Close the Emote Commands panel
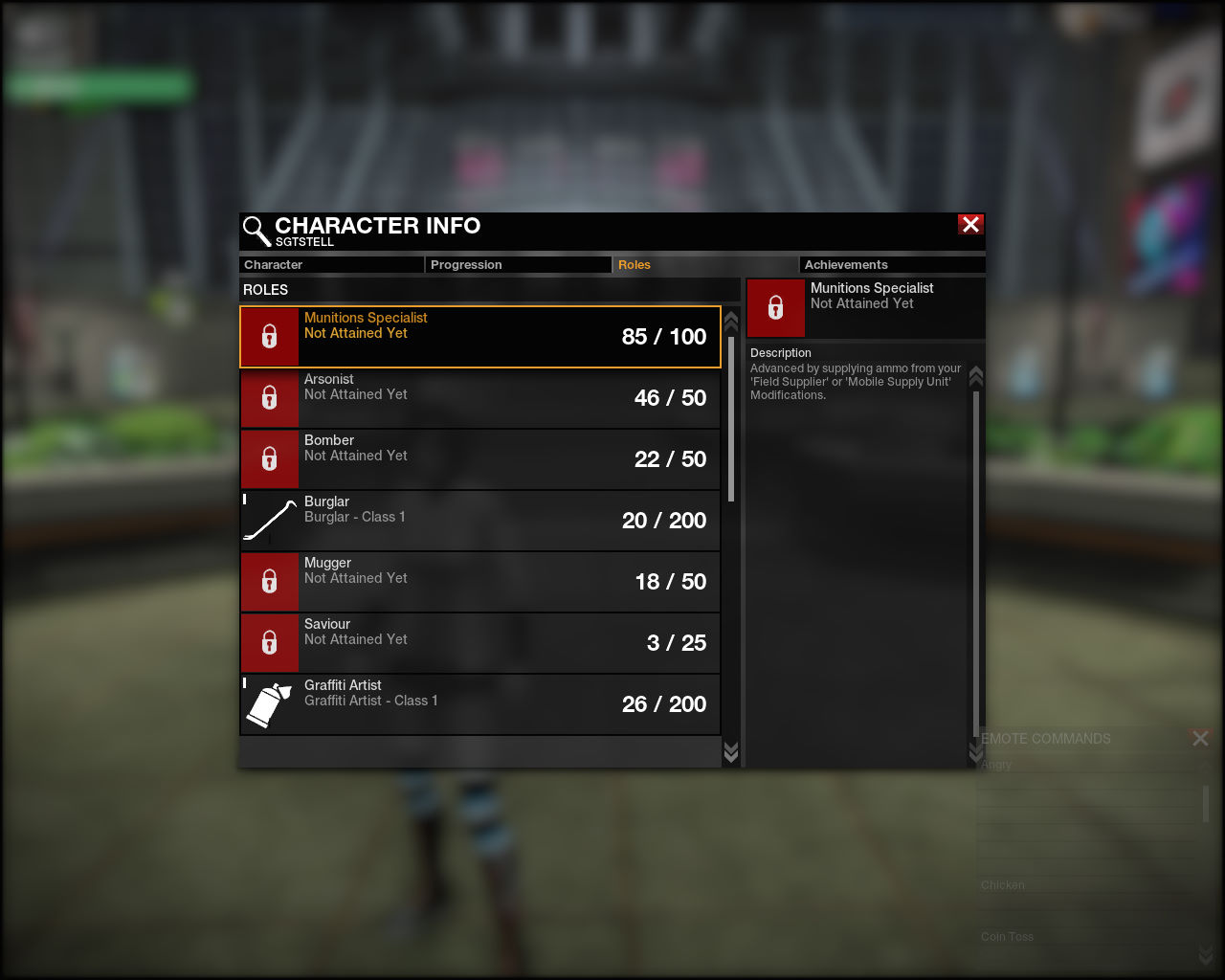The height and width of the screenshot is (980, 1225). 1200,738
